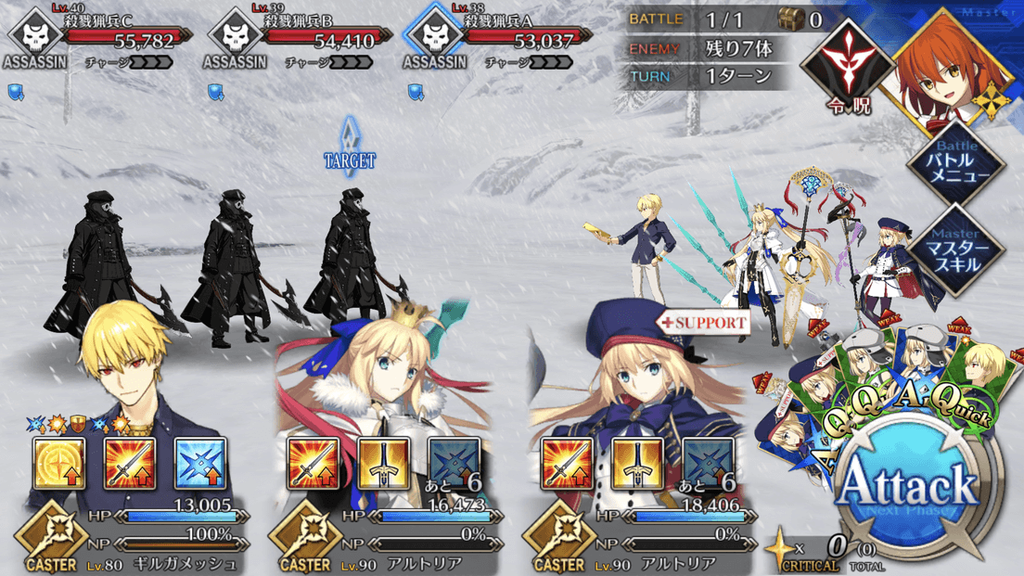Use support Artoria's red sword skill
The height and width of the screenshot is (576, 1024).
point(565,463)
